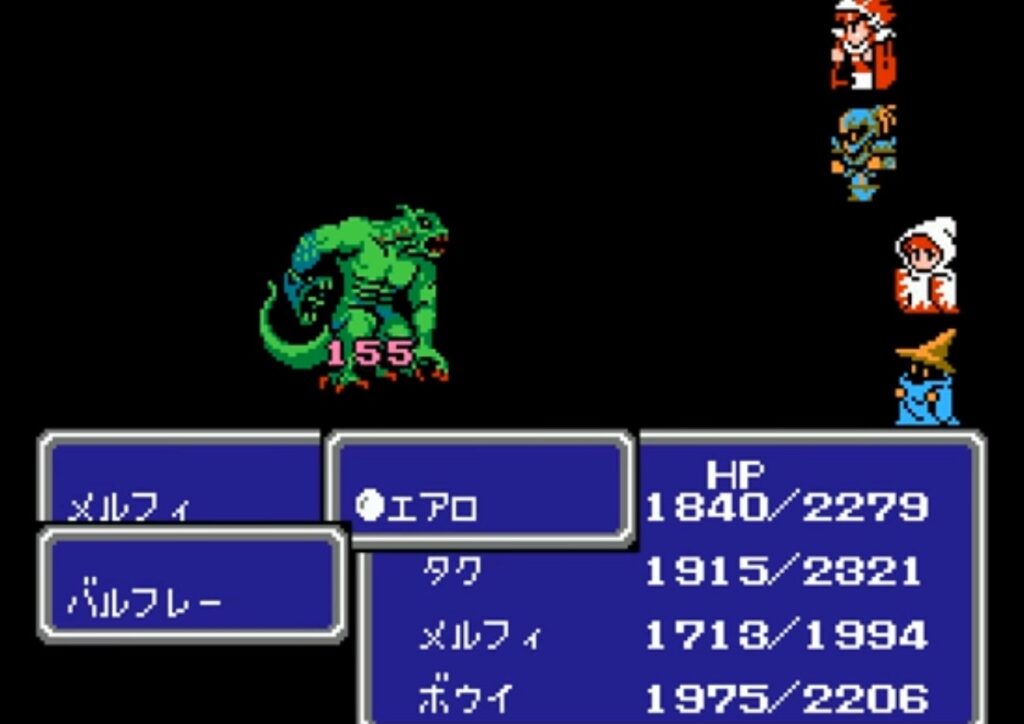Select メルフィ in the party HP list

click(x=477, y=636)
